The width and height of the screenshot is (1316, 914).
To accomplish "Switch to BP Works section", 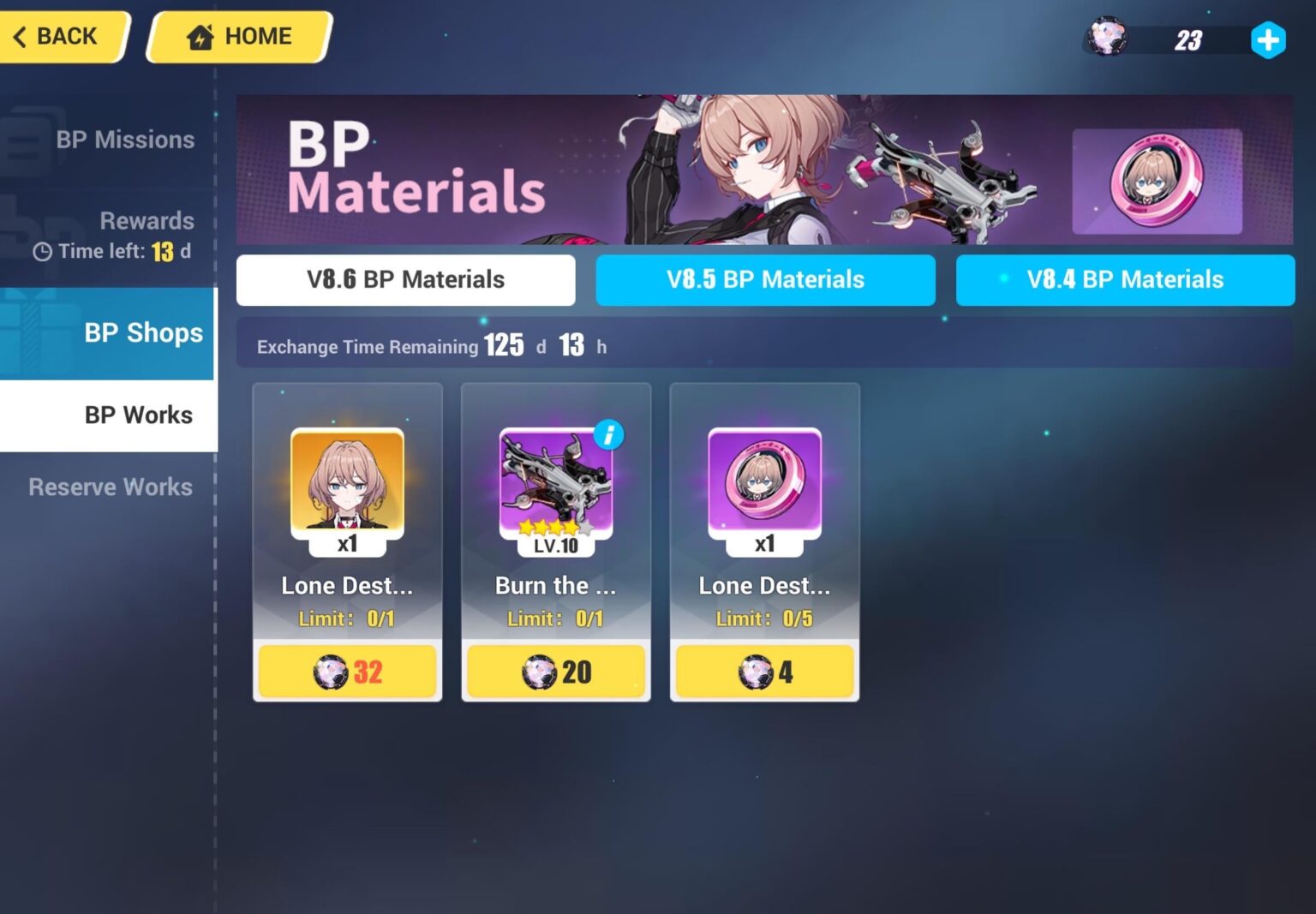I will coord(140,415).
